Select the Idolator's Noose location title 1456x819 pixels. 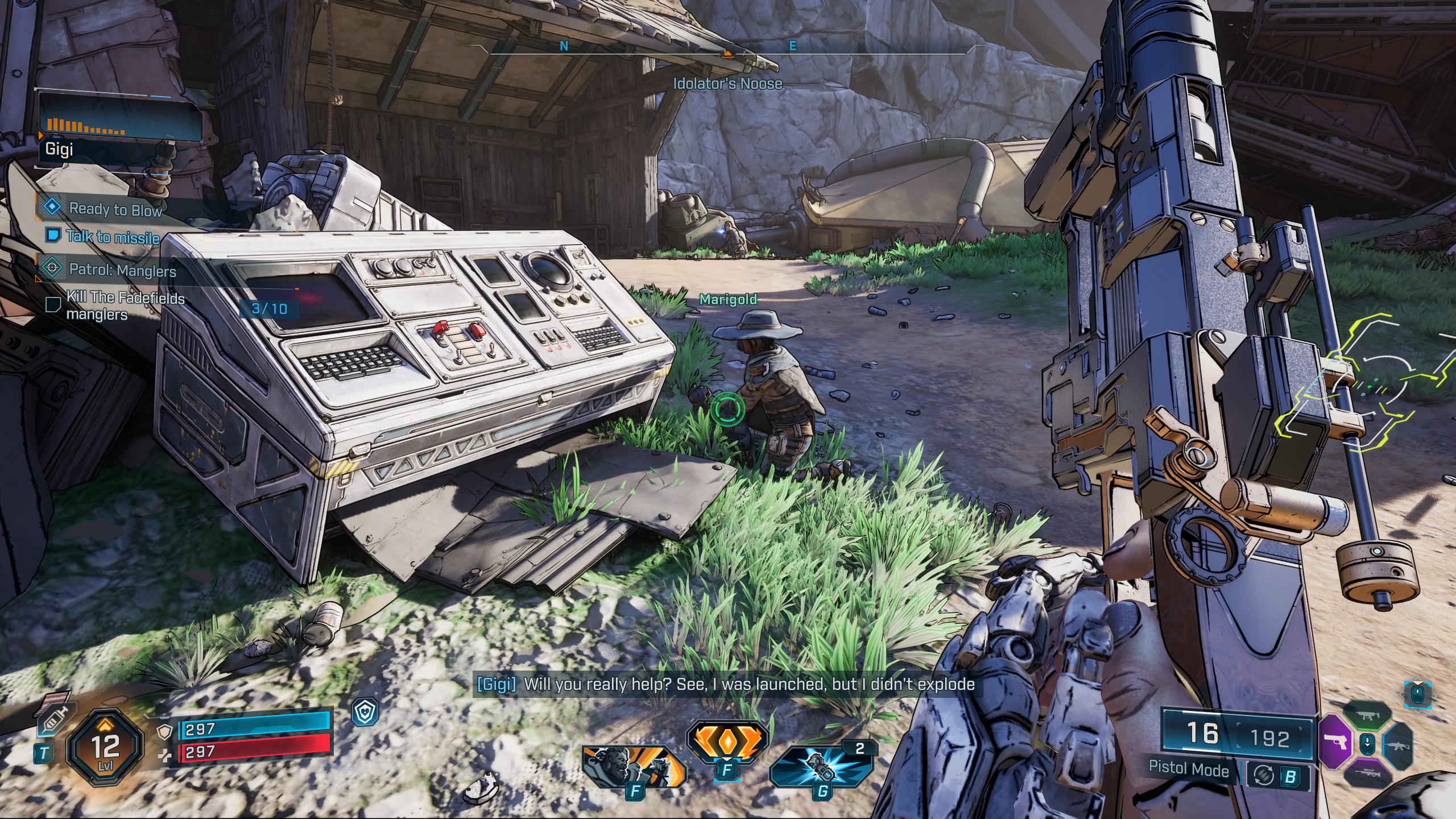726,83
